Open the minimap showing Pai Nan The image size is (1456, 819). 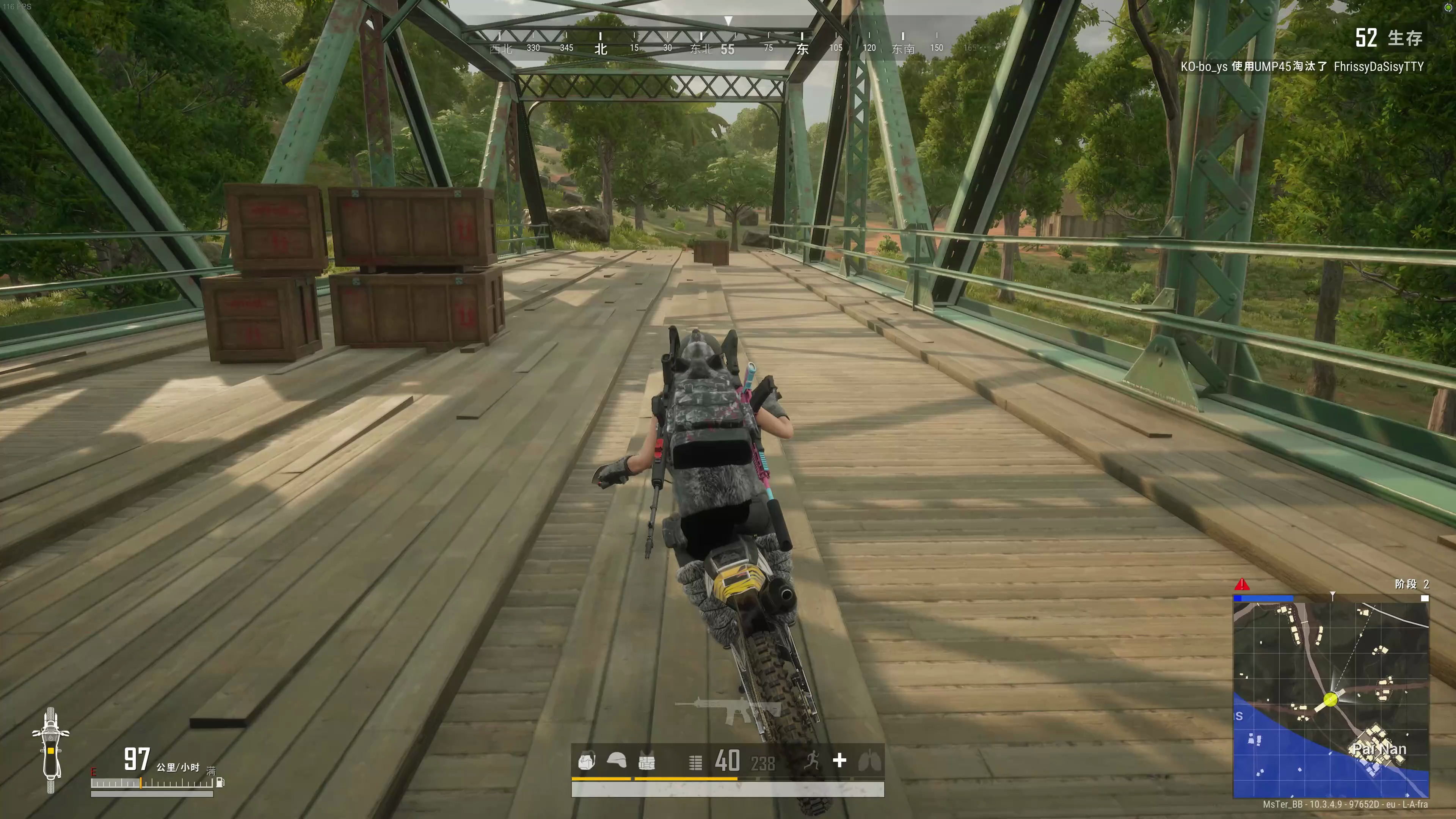click(1330, 700)
